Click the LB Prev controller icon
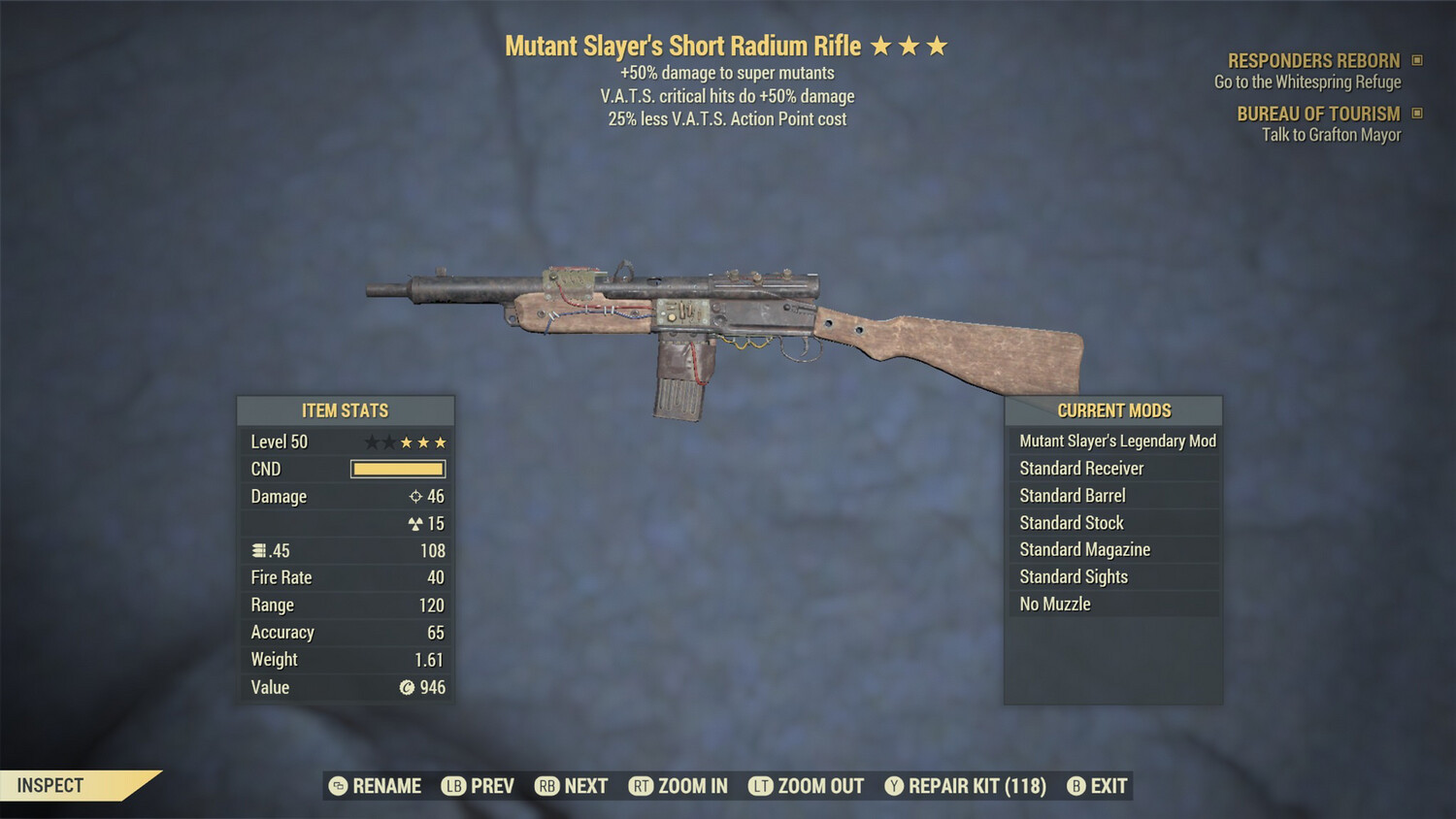Viewport: 1456px width, 819px height. [453, 786]
